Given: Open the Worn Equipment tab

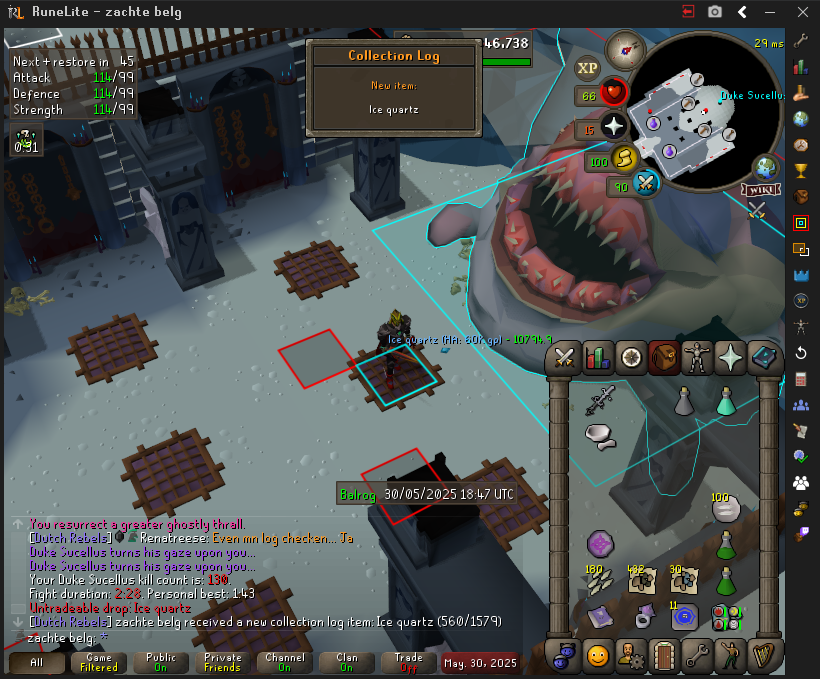Looking at the screenshot, I should click(696, 357).
